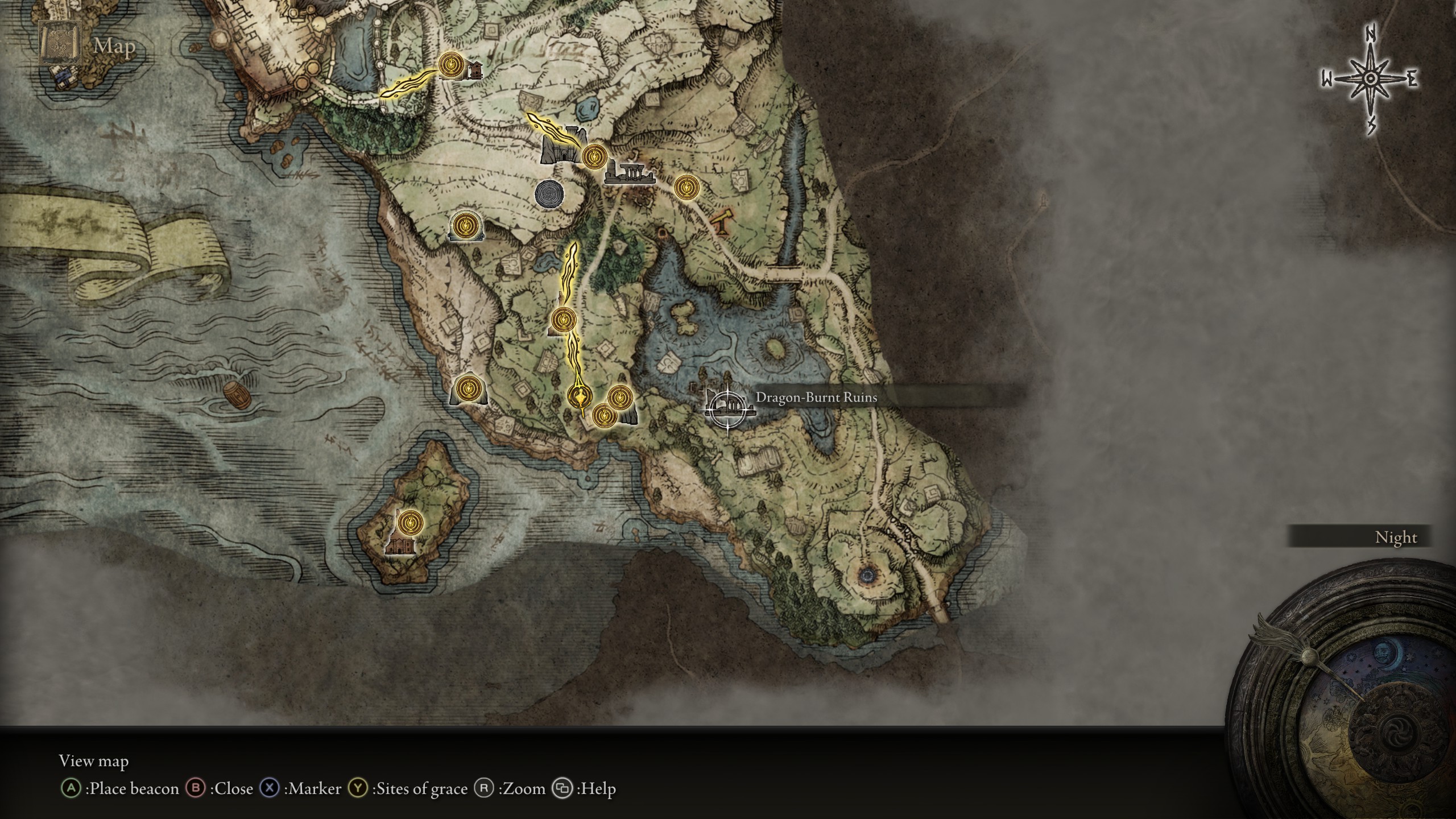The height and width of the screenshot is (819, 1456).
Task: Choose the site of grace beside the gate ruins
Action: (x=594, y=155)
